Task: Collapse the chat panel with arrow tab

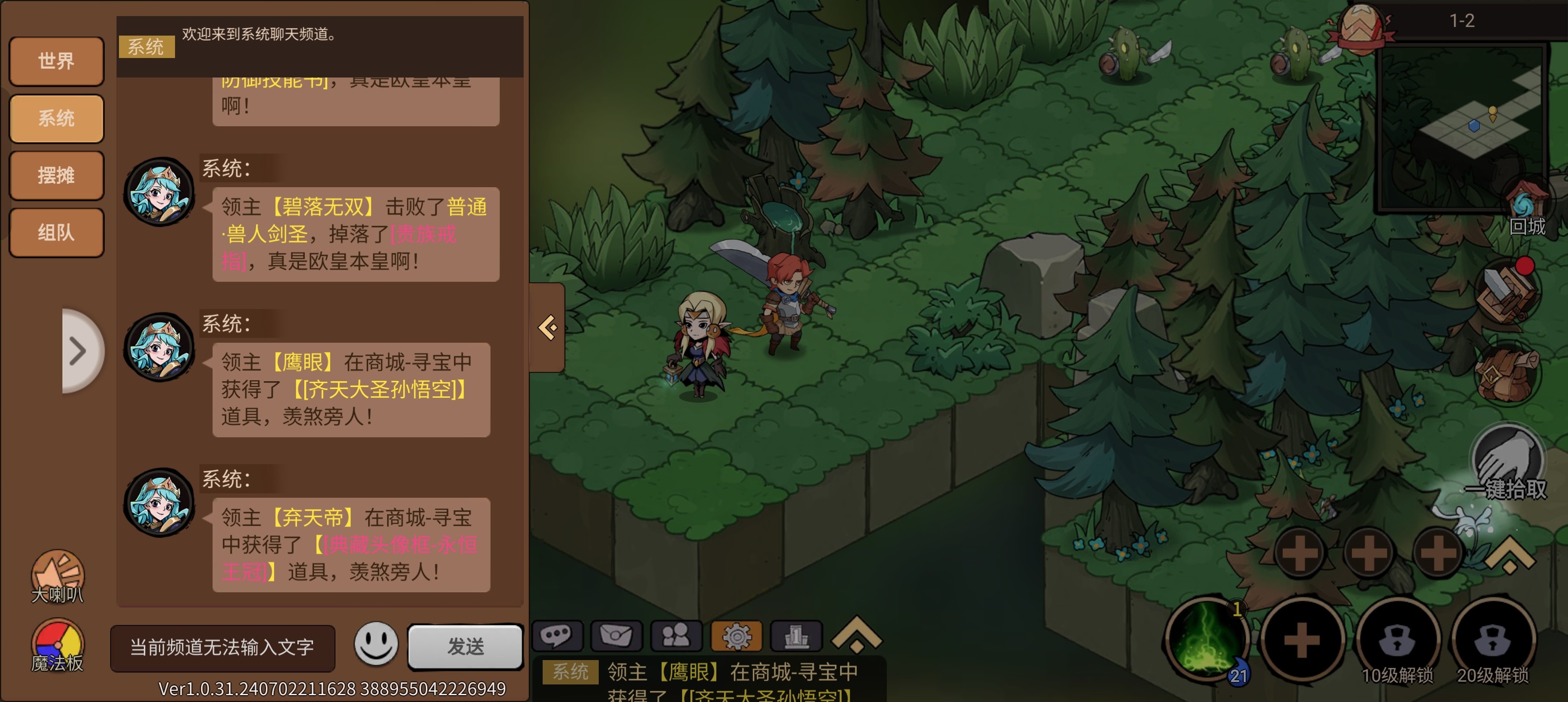Action: [x=548, y=328]
